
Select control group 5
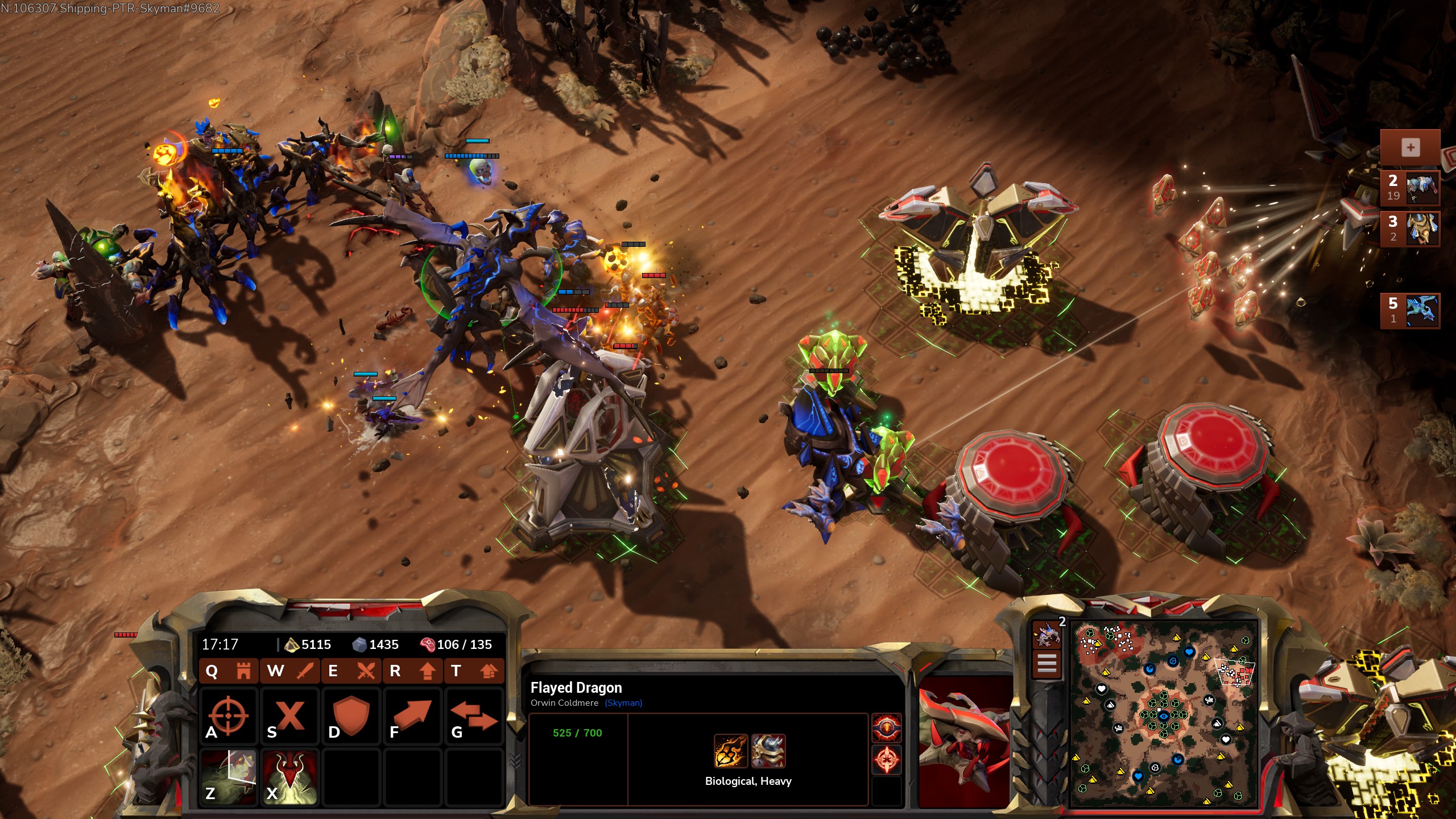[x=1410, y=311]
